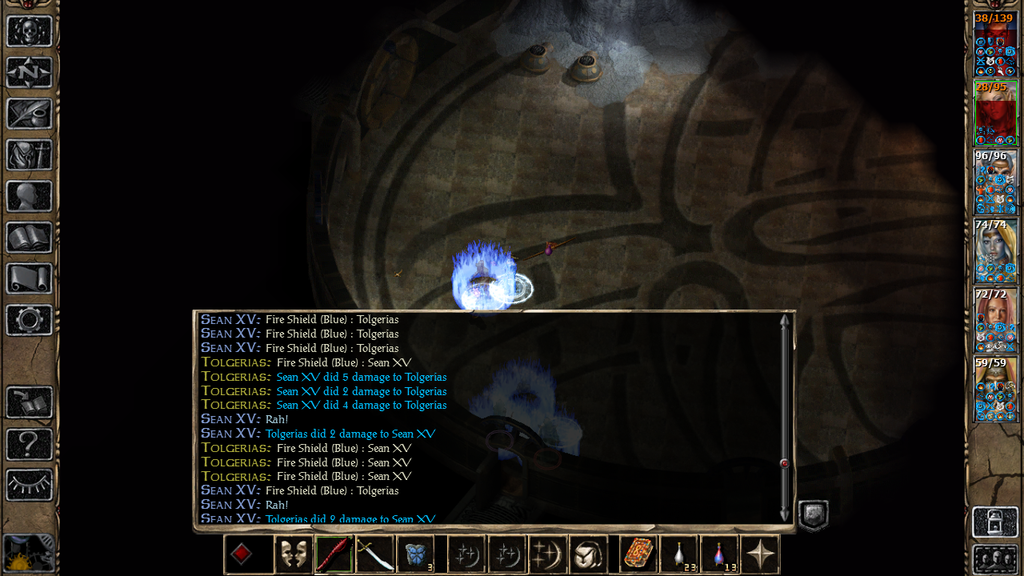This screenshot has height=576, width=1024.
Task: Select the 38/139 party portrait
Action: point(995,44)
